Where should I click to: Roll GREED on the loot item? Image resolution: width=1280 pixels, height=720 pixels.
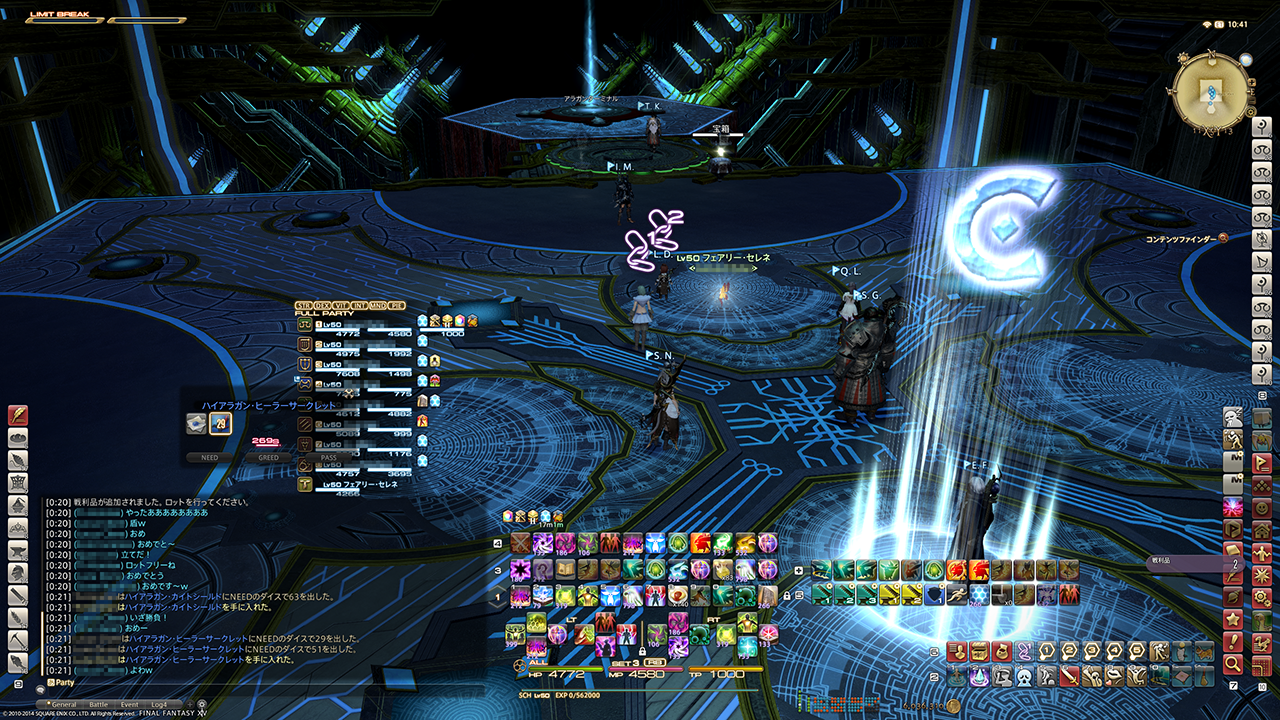pyautogui.click(x=268, y=458)
